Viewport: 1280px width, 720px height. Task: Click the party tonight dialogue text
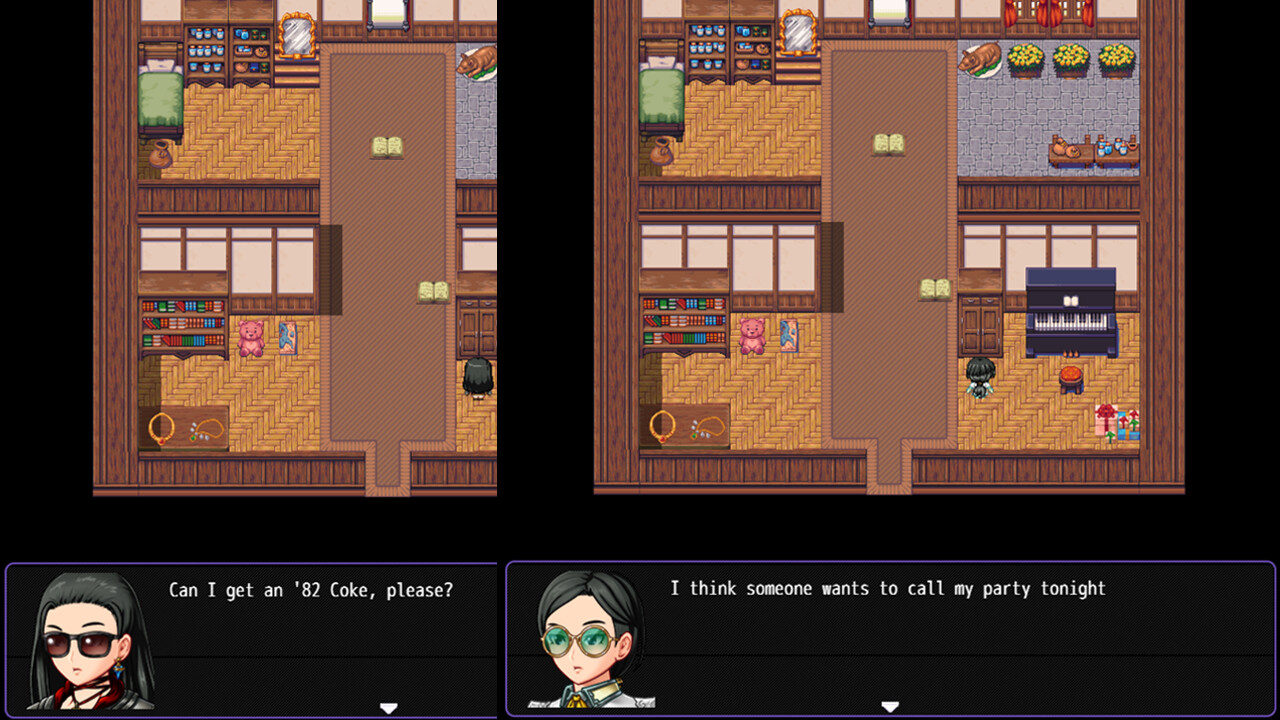click(888, 589)
